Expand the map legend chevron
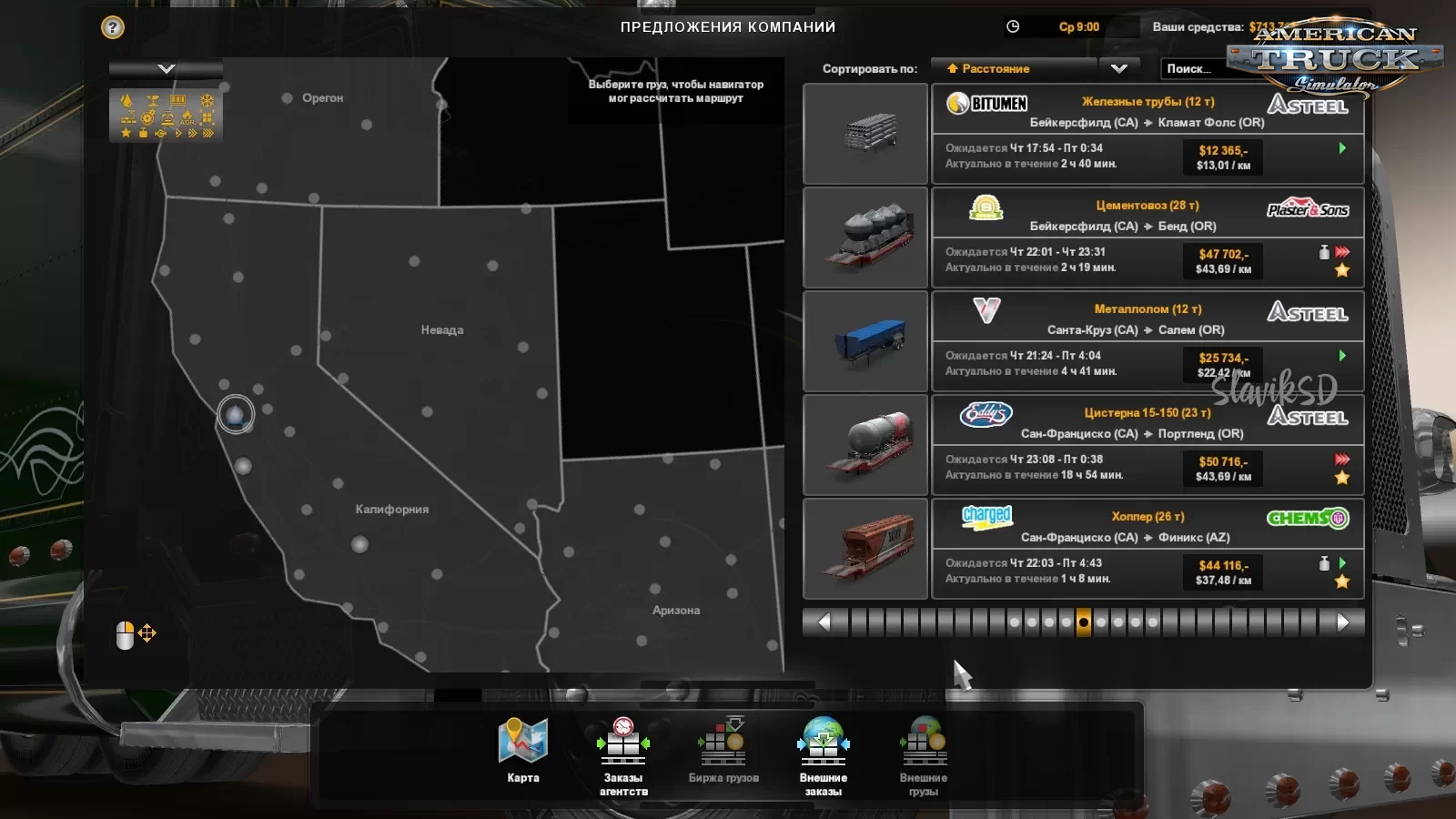1456x819 pixels. coord(165,67)
